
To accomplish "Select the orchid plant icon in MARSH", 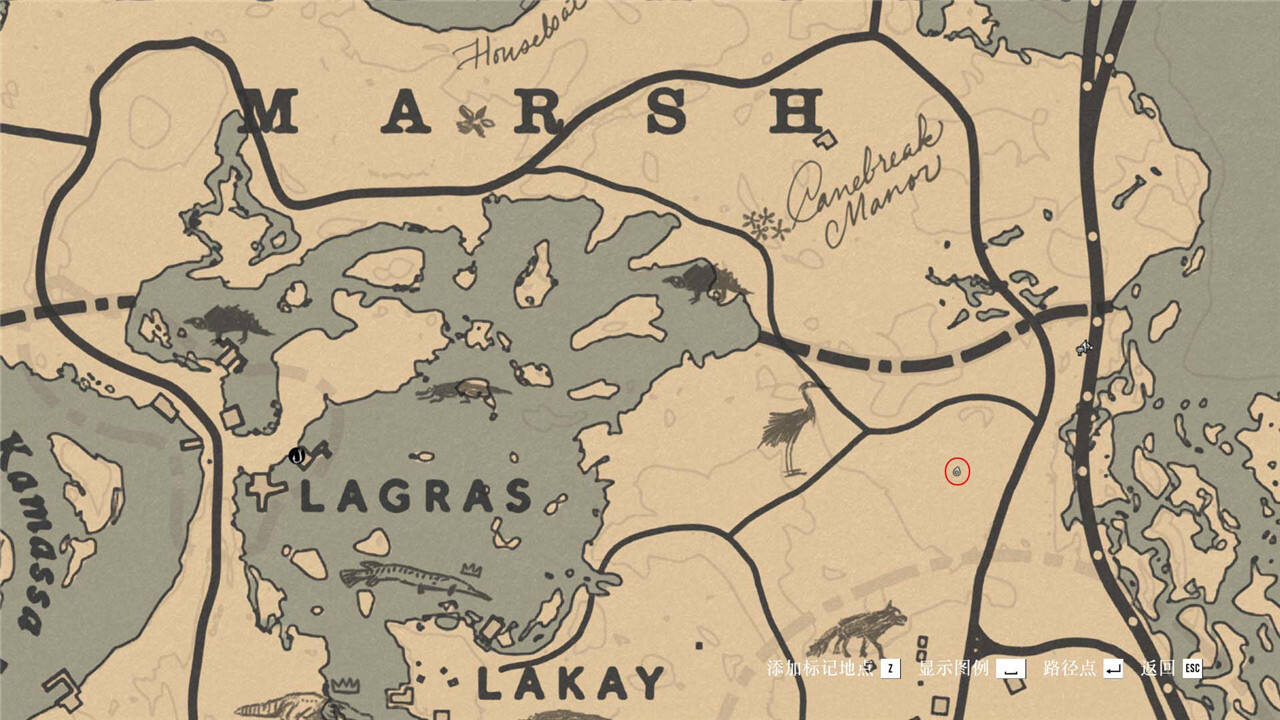I will coord(474,121).
